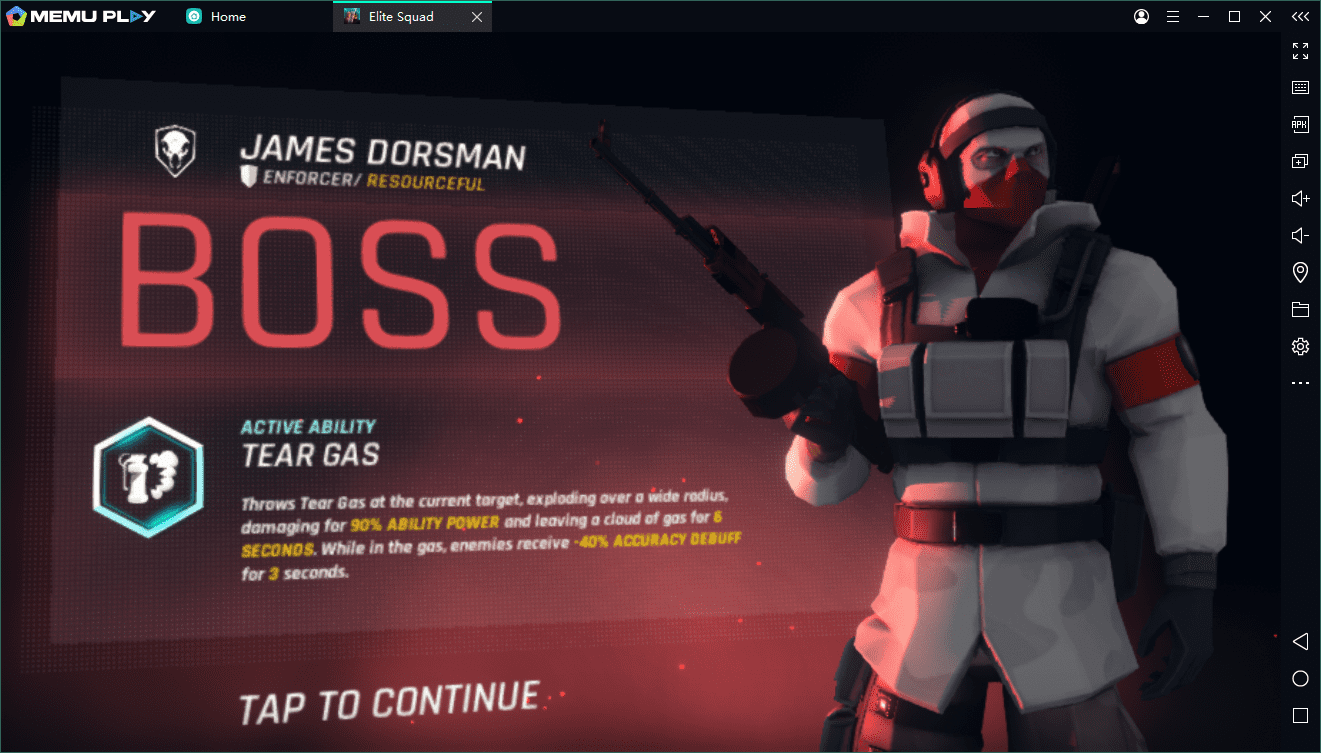Open the location pin tool
Viewport: 1321px width, 753px height.
tap(1300, 272)
